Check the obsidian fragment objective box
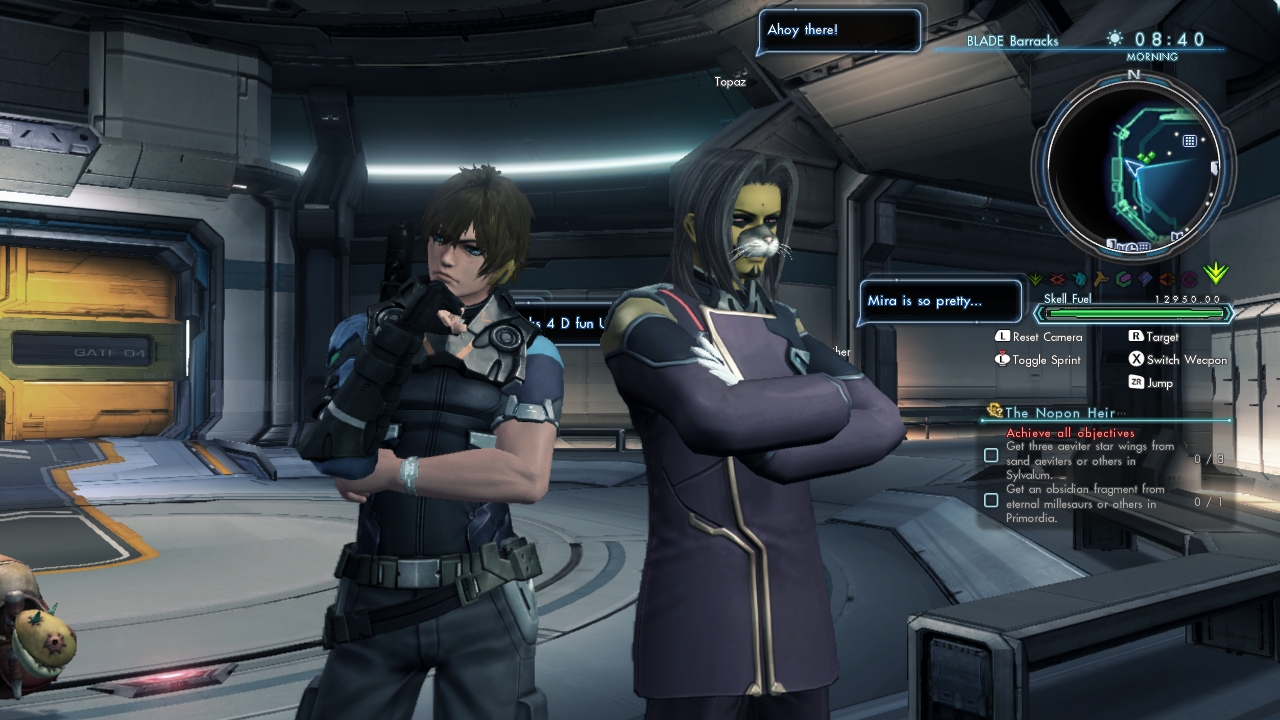1280x720 pixels. (x=991, y=499)
